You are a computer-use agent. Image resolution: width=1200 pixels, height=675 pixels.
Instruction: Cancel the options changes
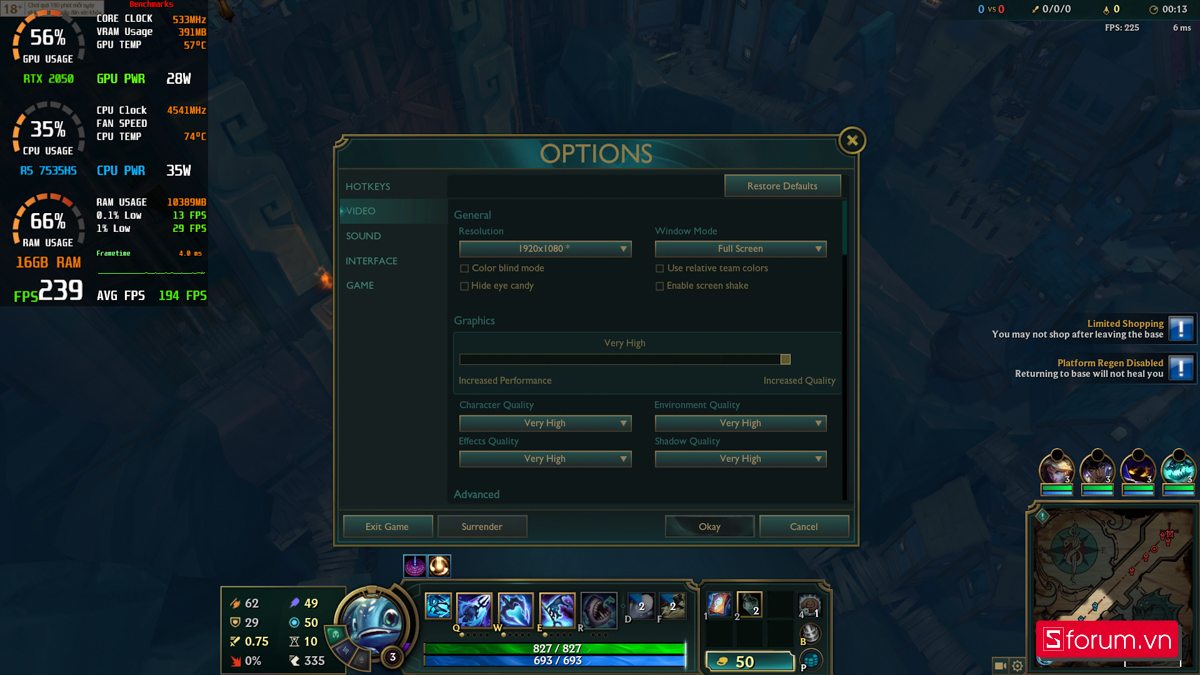click(804, 527)
